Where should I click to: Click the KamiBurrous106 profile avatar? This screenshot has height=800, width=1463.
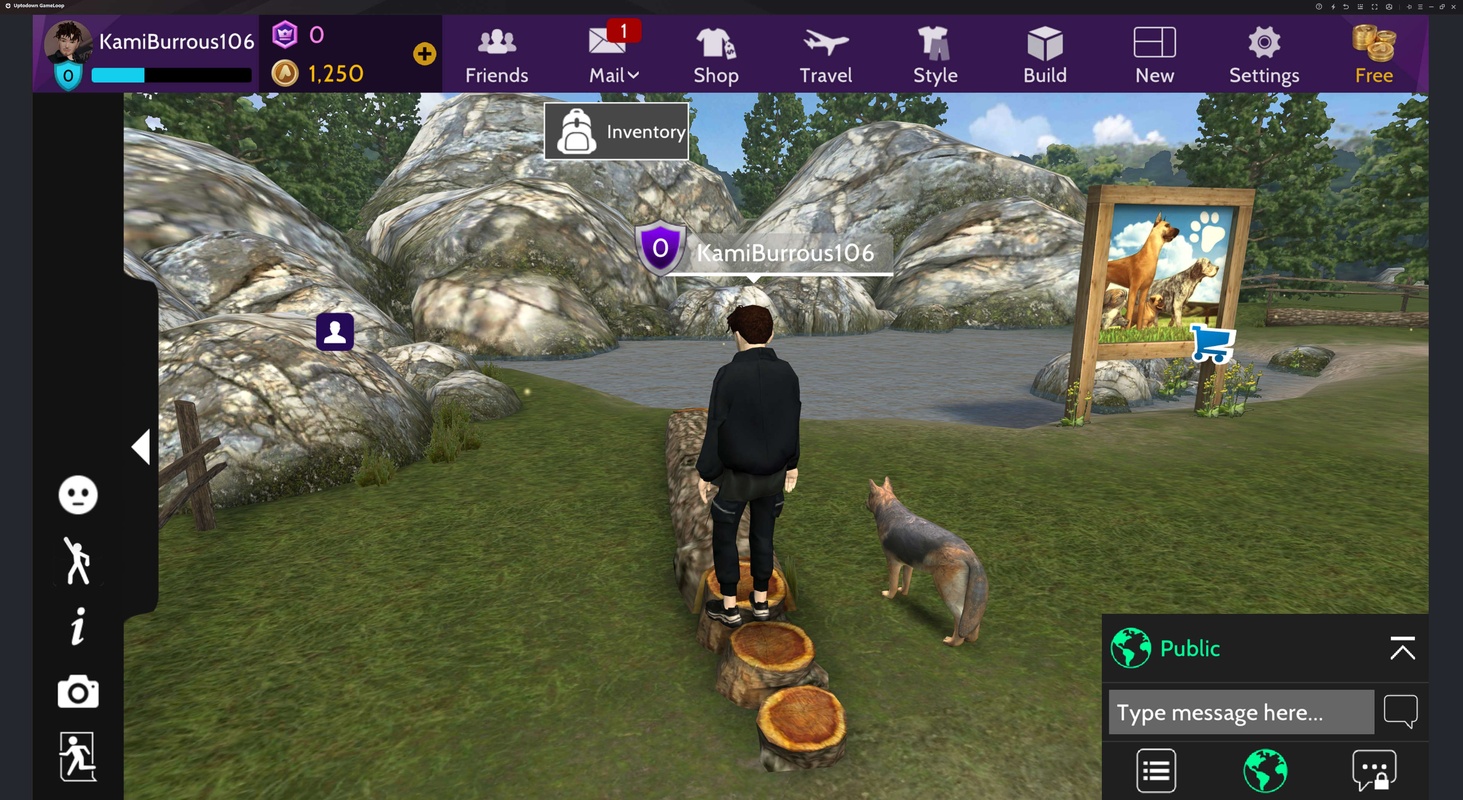[x=68, y=42]
